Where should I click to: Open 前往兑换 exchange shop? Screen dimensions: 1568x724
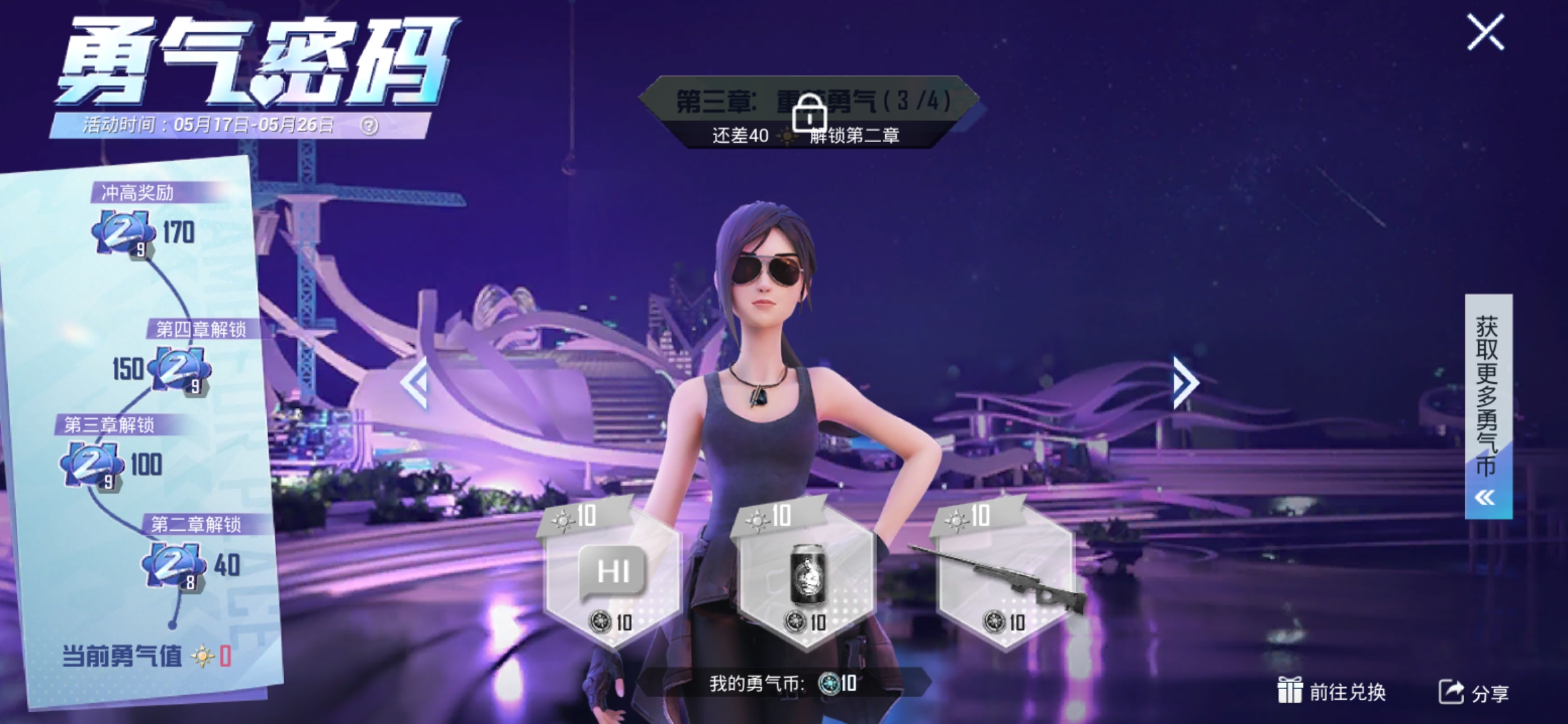(1331, 691)
